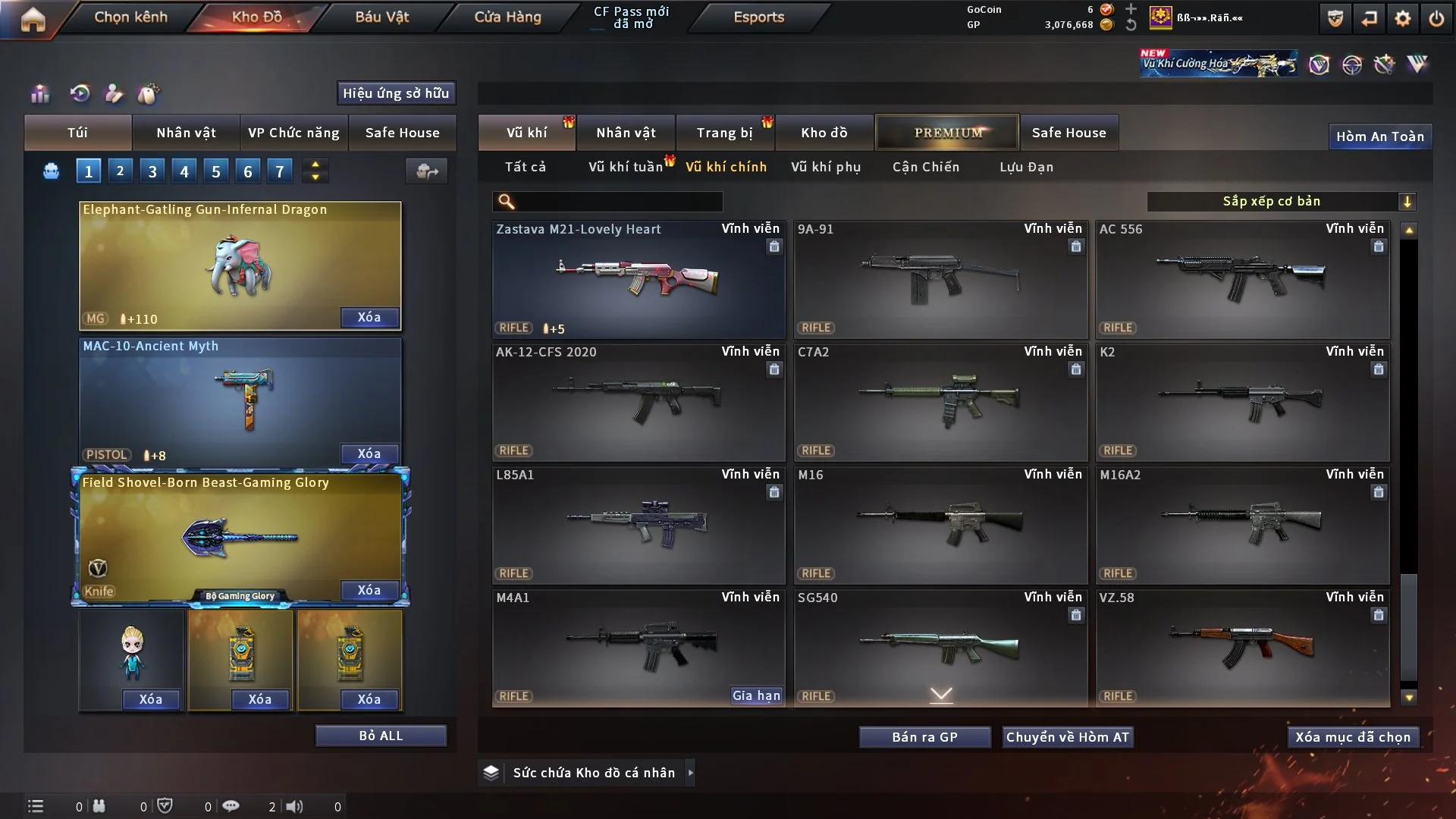Go to the Báu Vật menu
The image size is (1456, 819).
pyautogui.click(x=381, y=17)
